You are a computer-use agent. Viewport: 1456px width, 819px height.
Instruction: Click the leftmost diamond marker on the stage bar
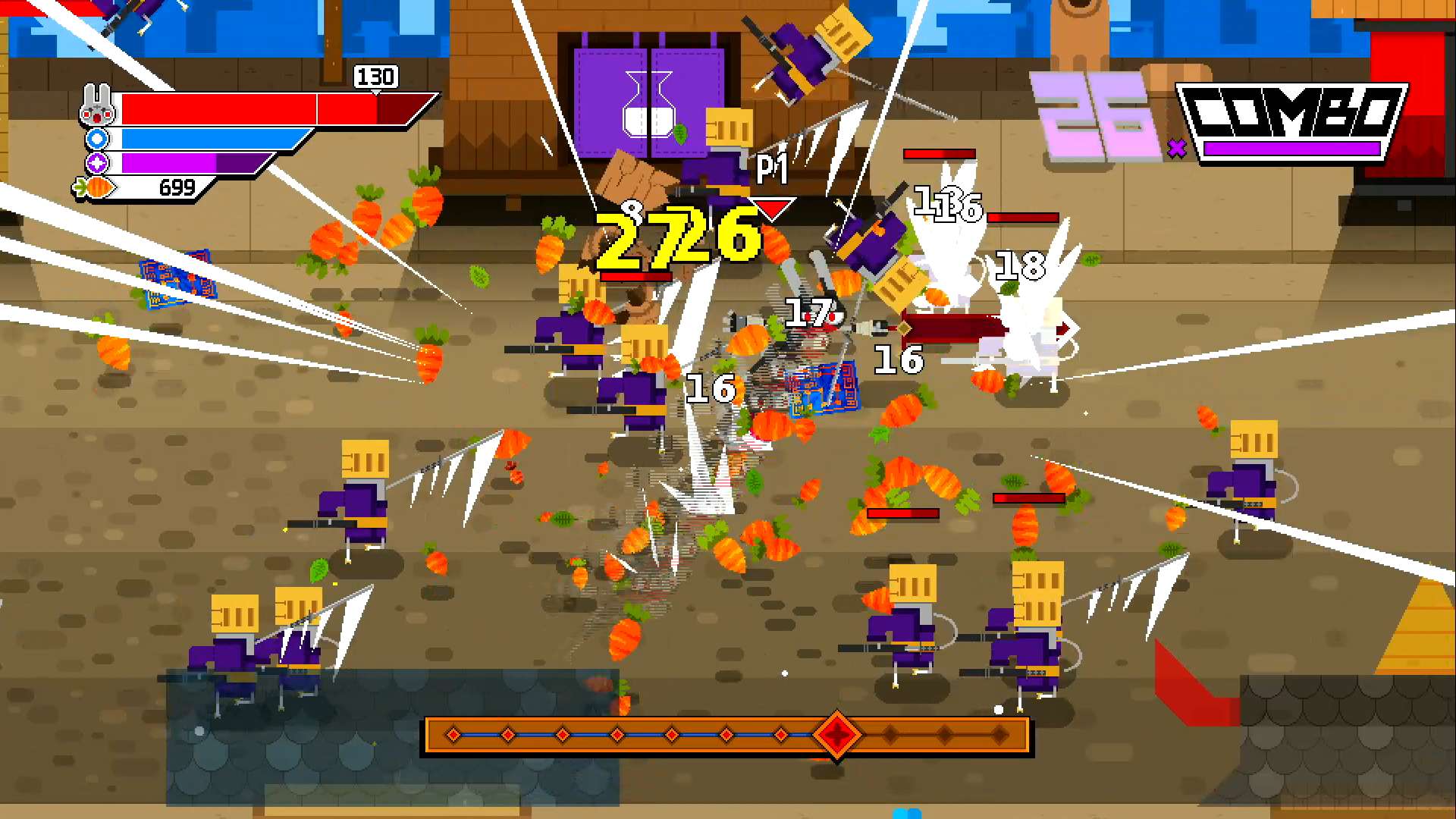(453, 734)
